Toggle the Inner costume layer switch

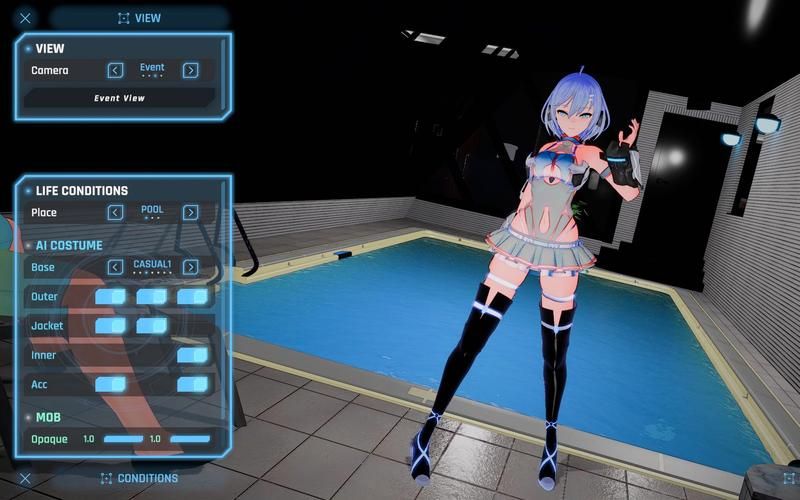click(192, 355)
